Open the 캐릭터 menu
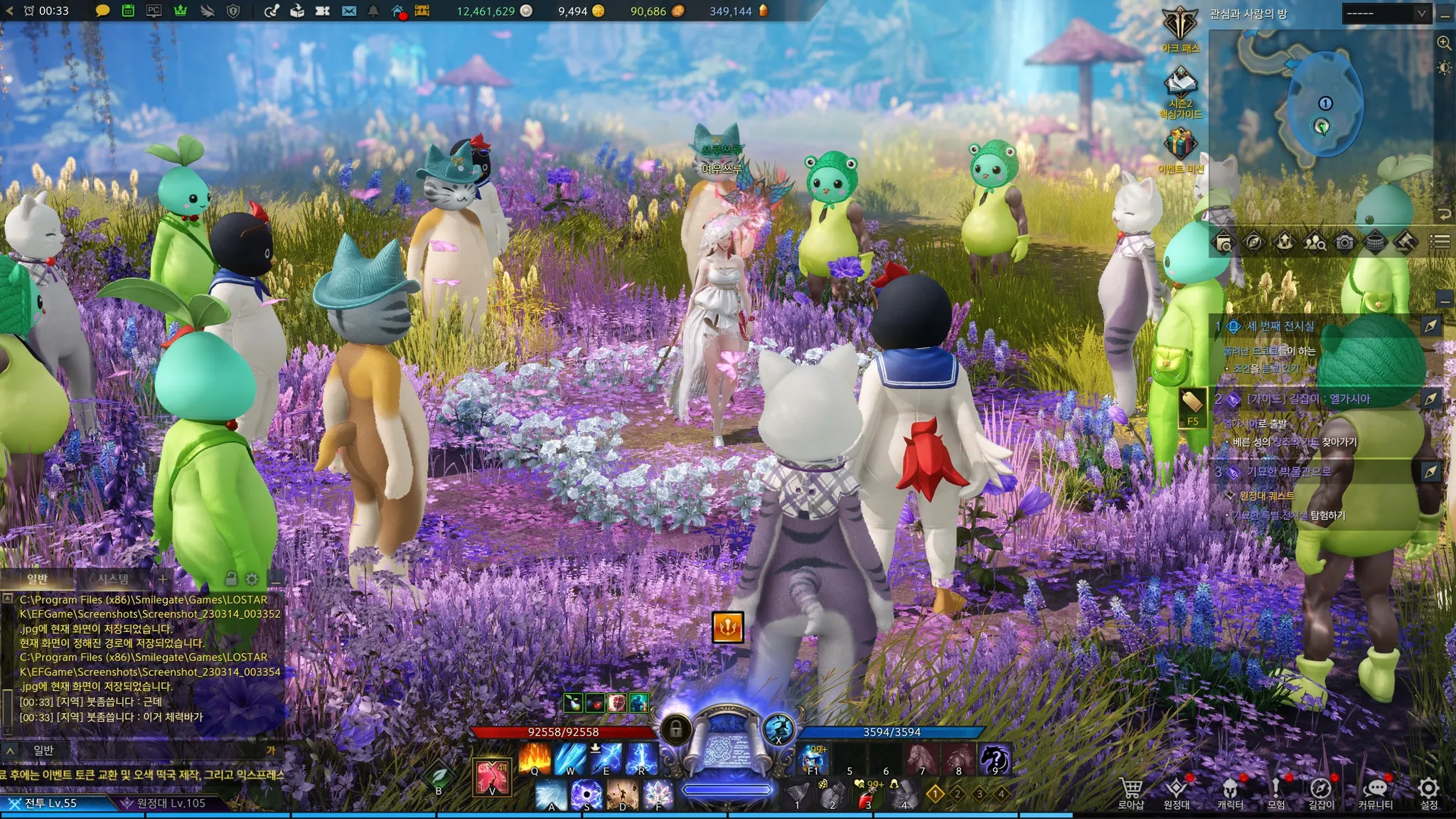Image resolution: width=1456 pixels, height=819 pixels. coord(1230,793)
